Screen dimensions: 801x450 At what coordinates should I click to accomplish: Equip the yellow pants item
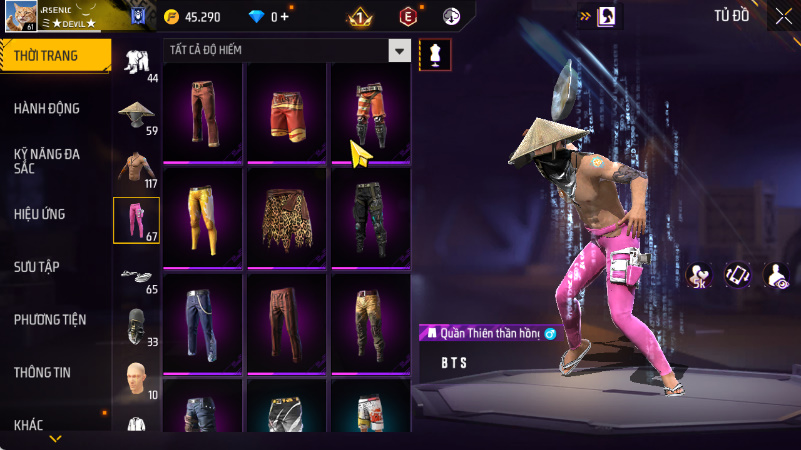(203, 216)
